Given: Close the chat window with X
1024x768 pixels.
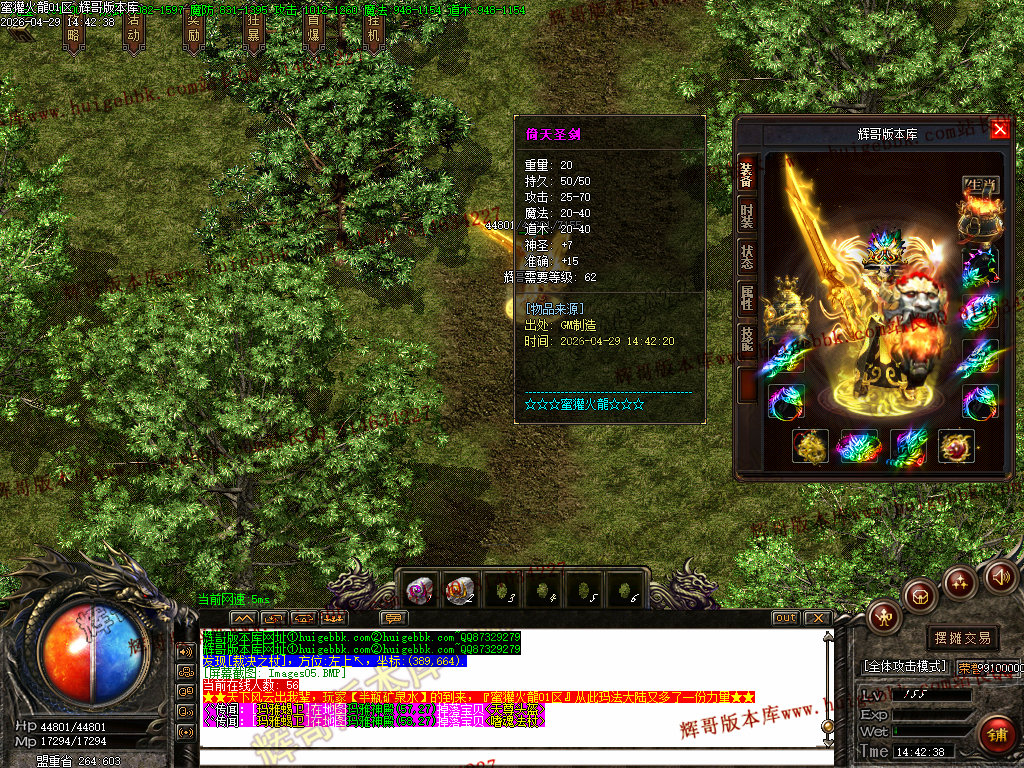Looking at the screenshot, I should (817, 618).
